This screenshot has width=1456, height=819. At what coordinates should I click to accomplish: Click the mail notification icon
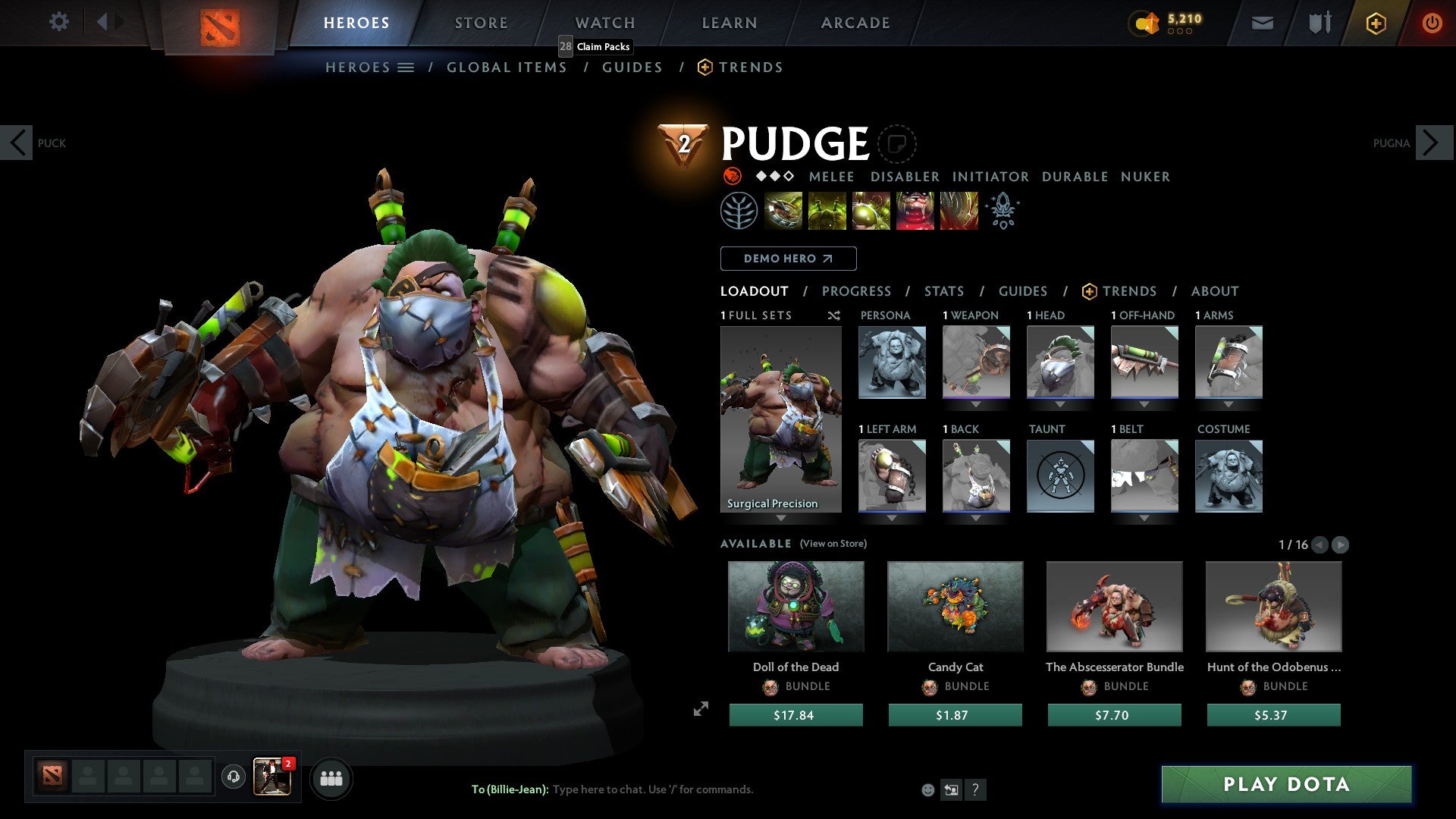tap(1263, 23)
